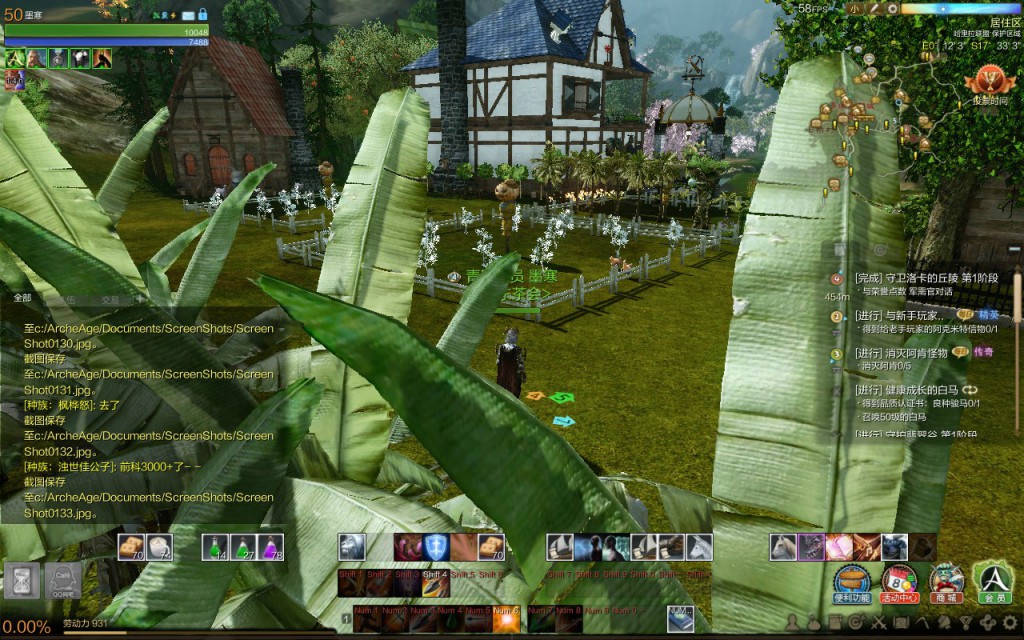This screenshot has width=1024, height=640.
Task: Open the 商城 shop
Action: click(x=946, y=582)
